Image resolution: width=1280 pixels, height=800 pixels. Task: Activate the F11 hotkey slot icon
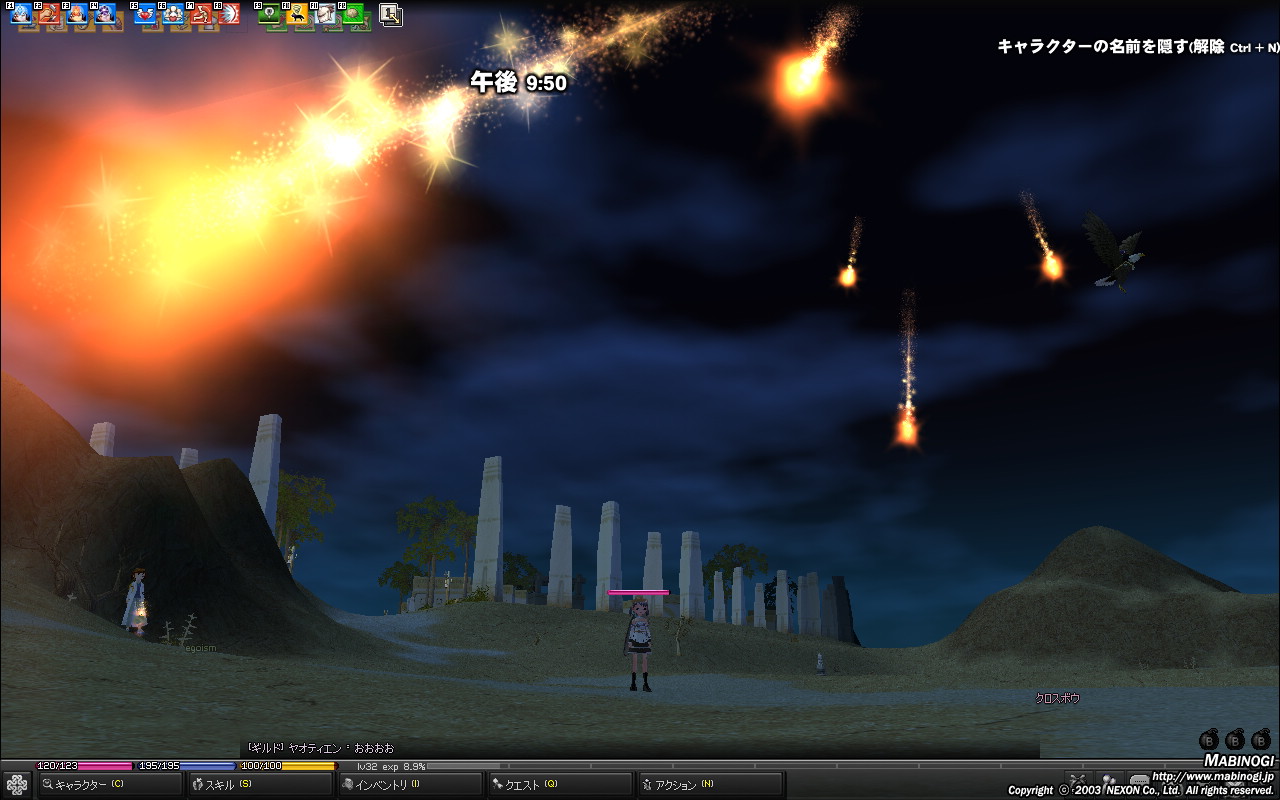point(325,15)
